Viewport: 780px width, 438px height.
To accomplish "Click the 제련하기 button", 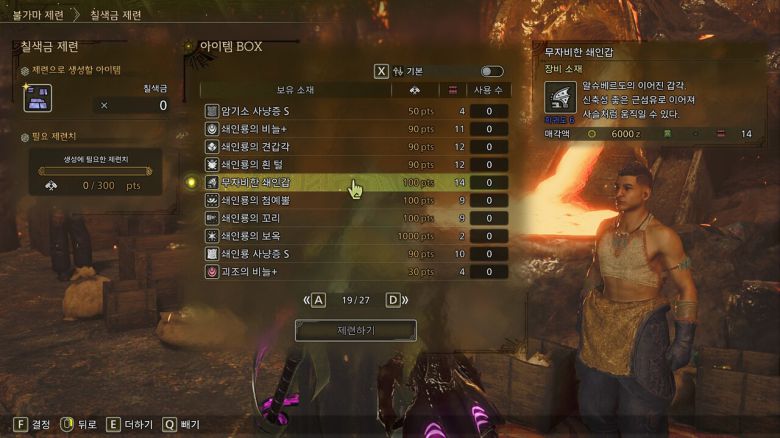I will [355, 330].
